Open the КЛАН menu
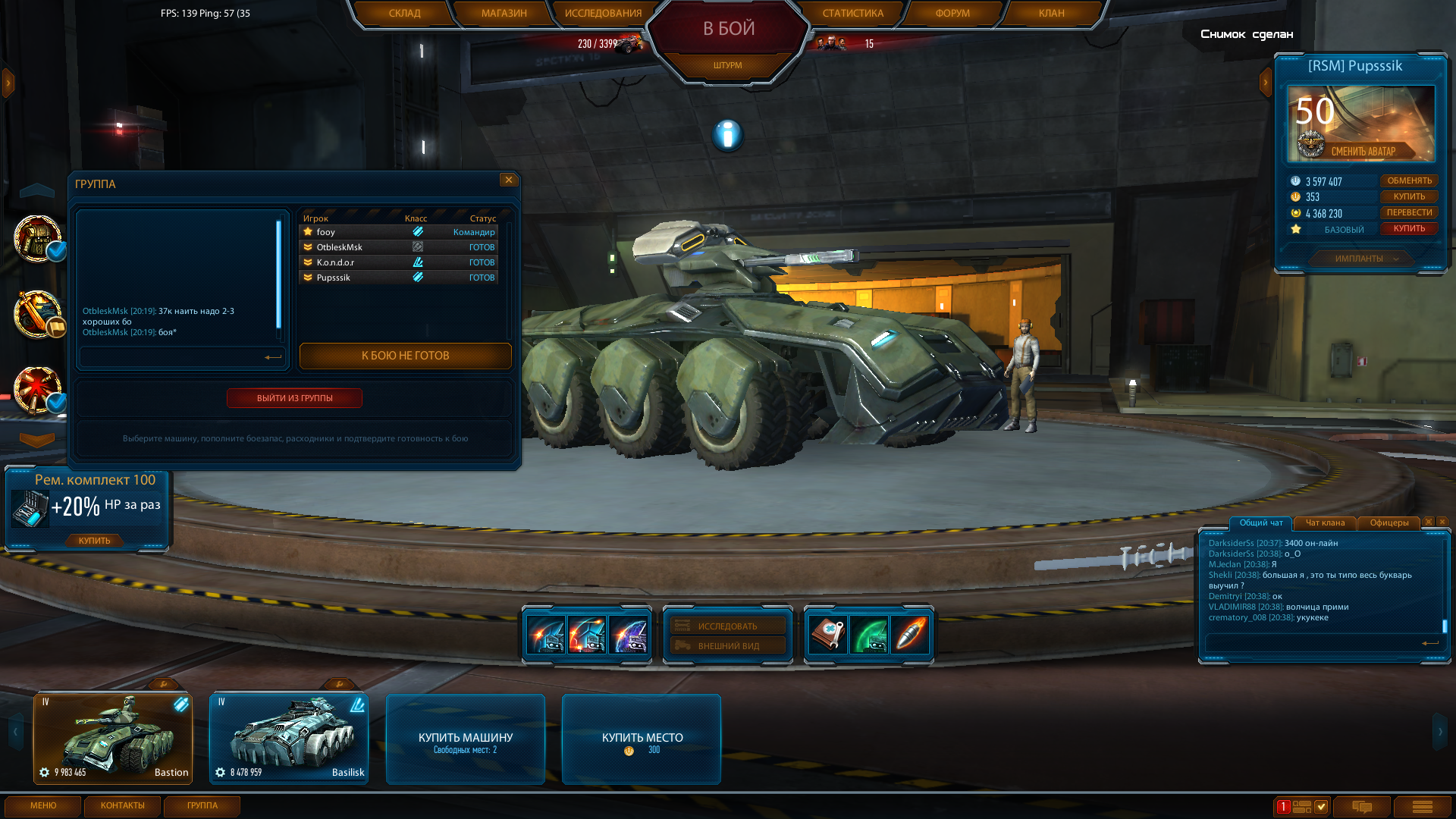1456x819 pixels. (x=1051, y=13)
